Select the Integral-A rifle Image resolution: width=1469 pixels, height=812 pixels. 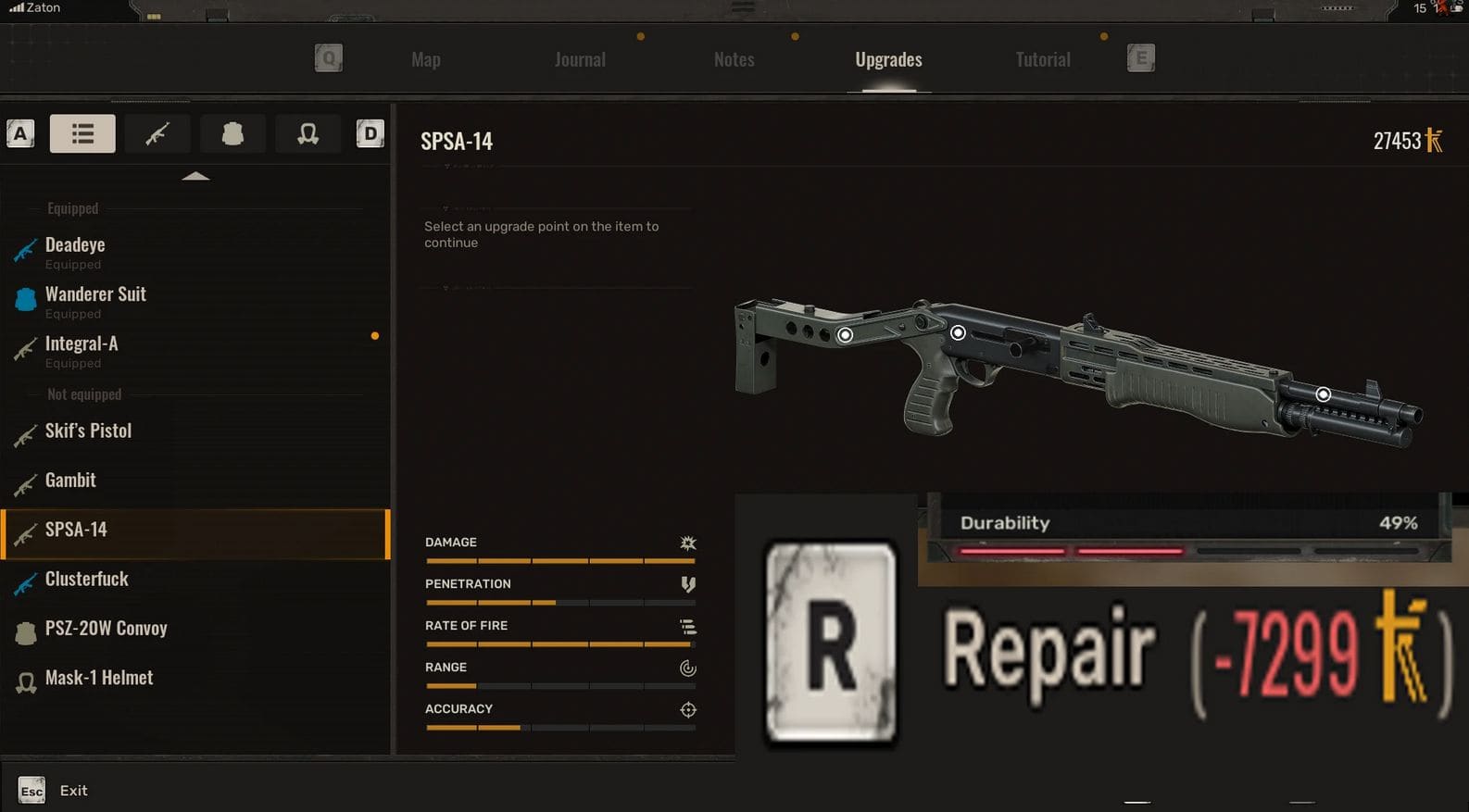(x=82, y=344)
